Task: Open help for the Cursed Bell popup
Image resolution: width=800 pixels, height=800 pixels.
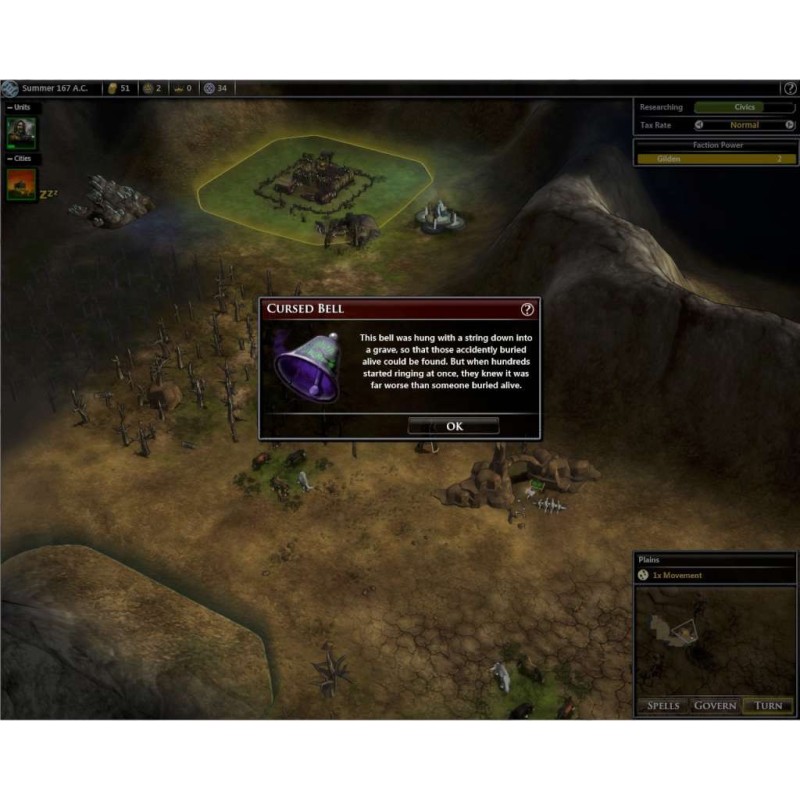Action: (x=528, y=310)
